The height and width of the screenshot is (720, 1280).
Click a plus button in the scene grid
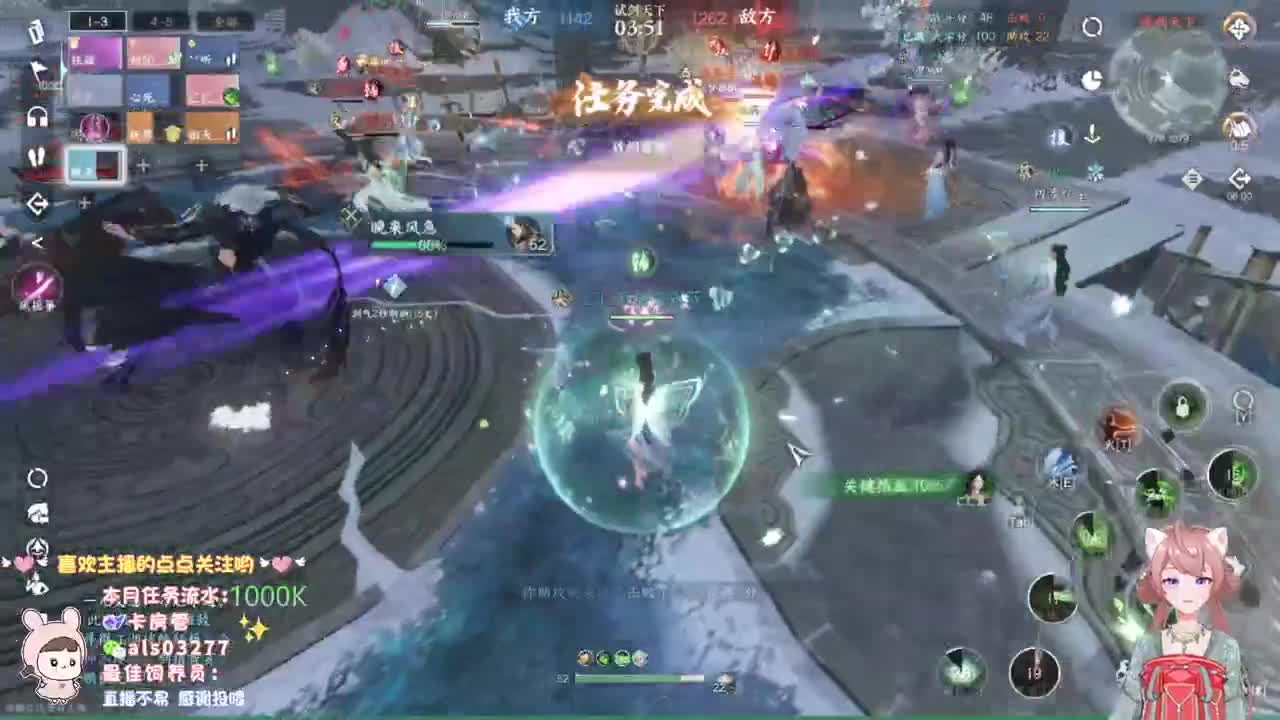pos(144,166)
